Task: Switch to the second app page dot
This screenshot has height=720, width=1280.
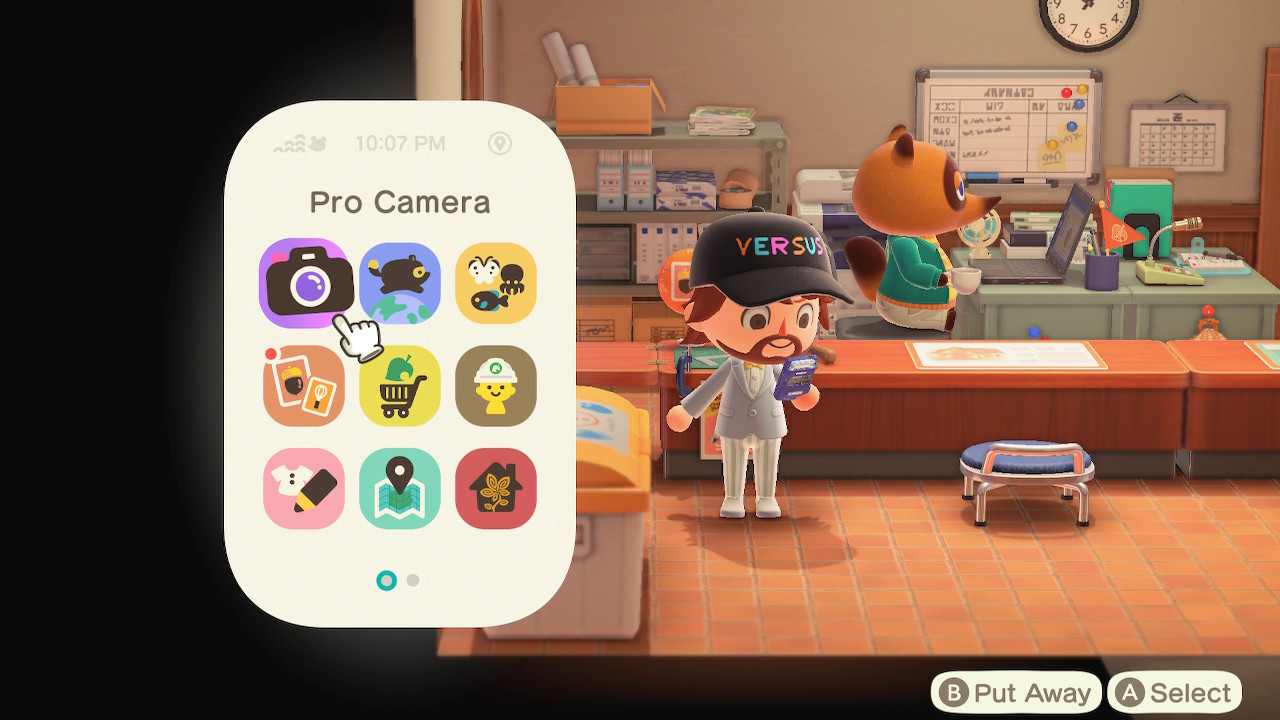Action: point(413,580)
